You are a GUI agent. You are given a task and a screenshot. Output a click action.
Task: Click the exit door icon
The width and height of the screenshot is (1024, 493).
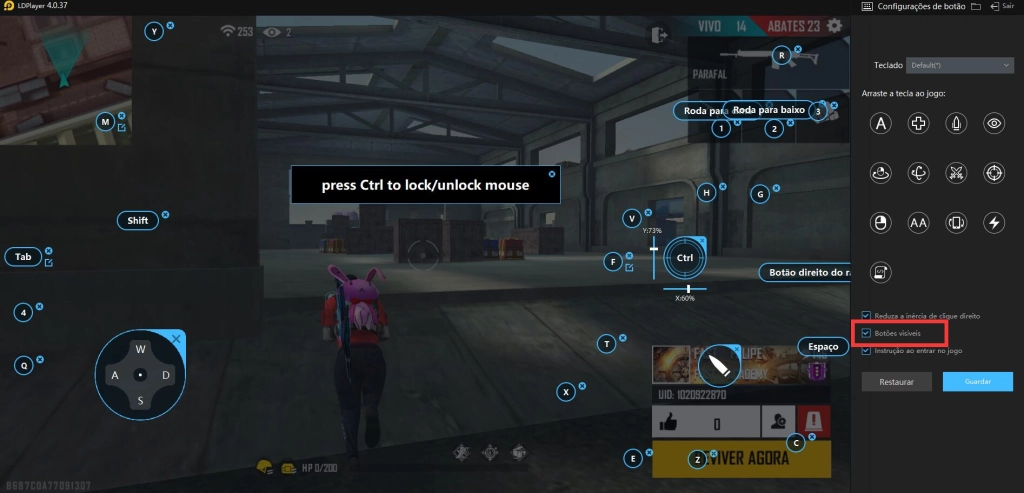pyautogui.click(x=658, y=35)
